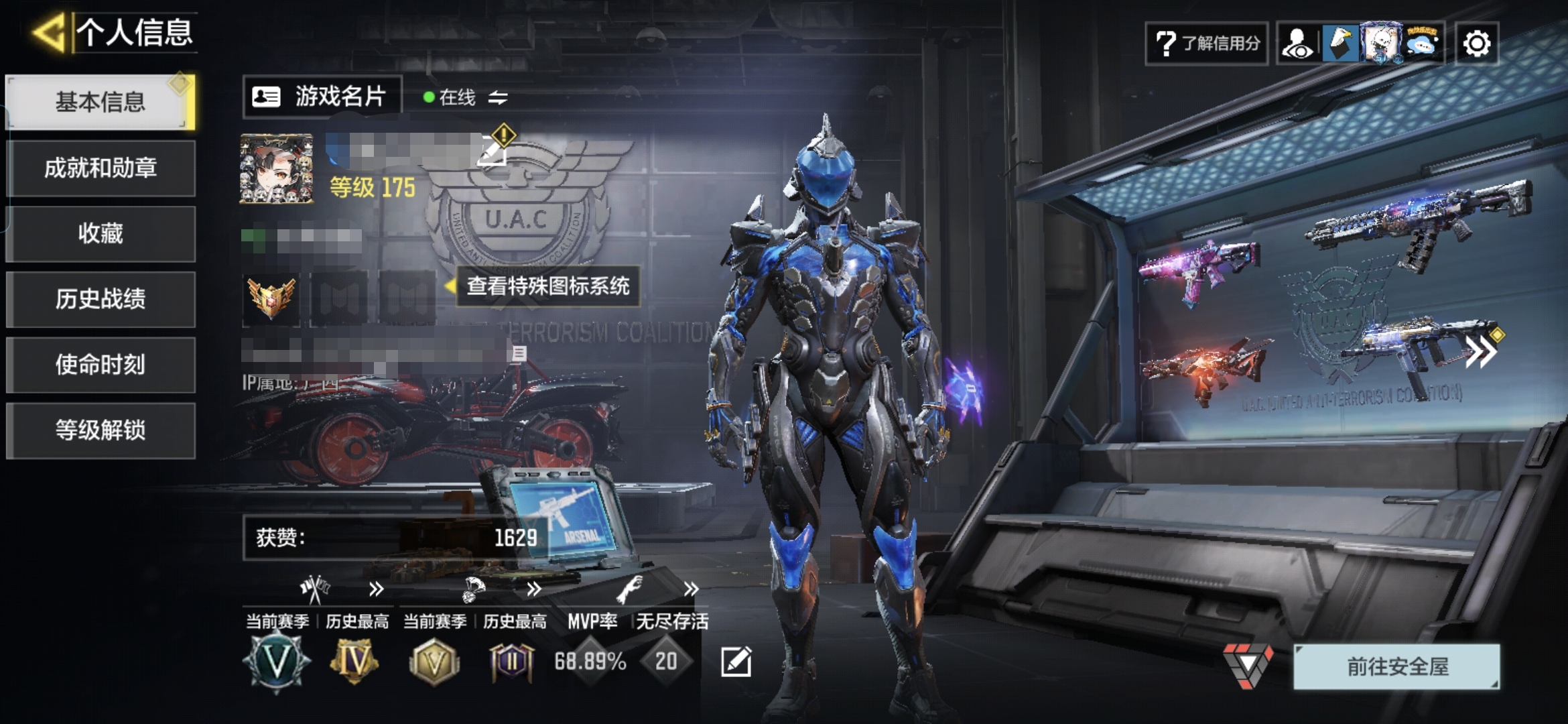1568x724 pixels.
Task: Edit the displayed stats with pencil icon
Action: click(x=736, y=662)
